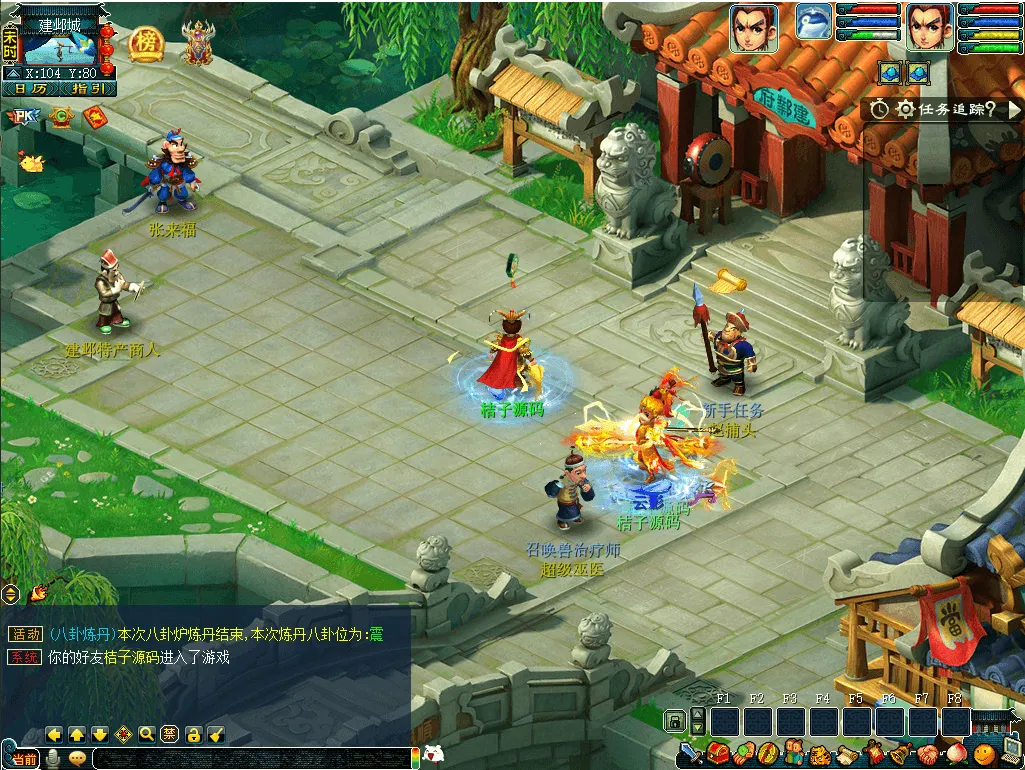This screenshot has width=1025, height=770.
Task: Open the 指引 guide button
Action: tap(88, 89)
